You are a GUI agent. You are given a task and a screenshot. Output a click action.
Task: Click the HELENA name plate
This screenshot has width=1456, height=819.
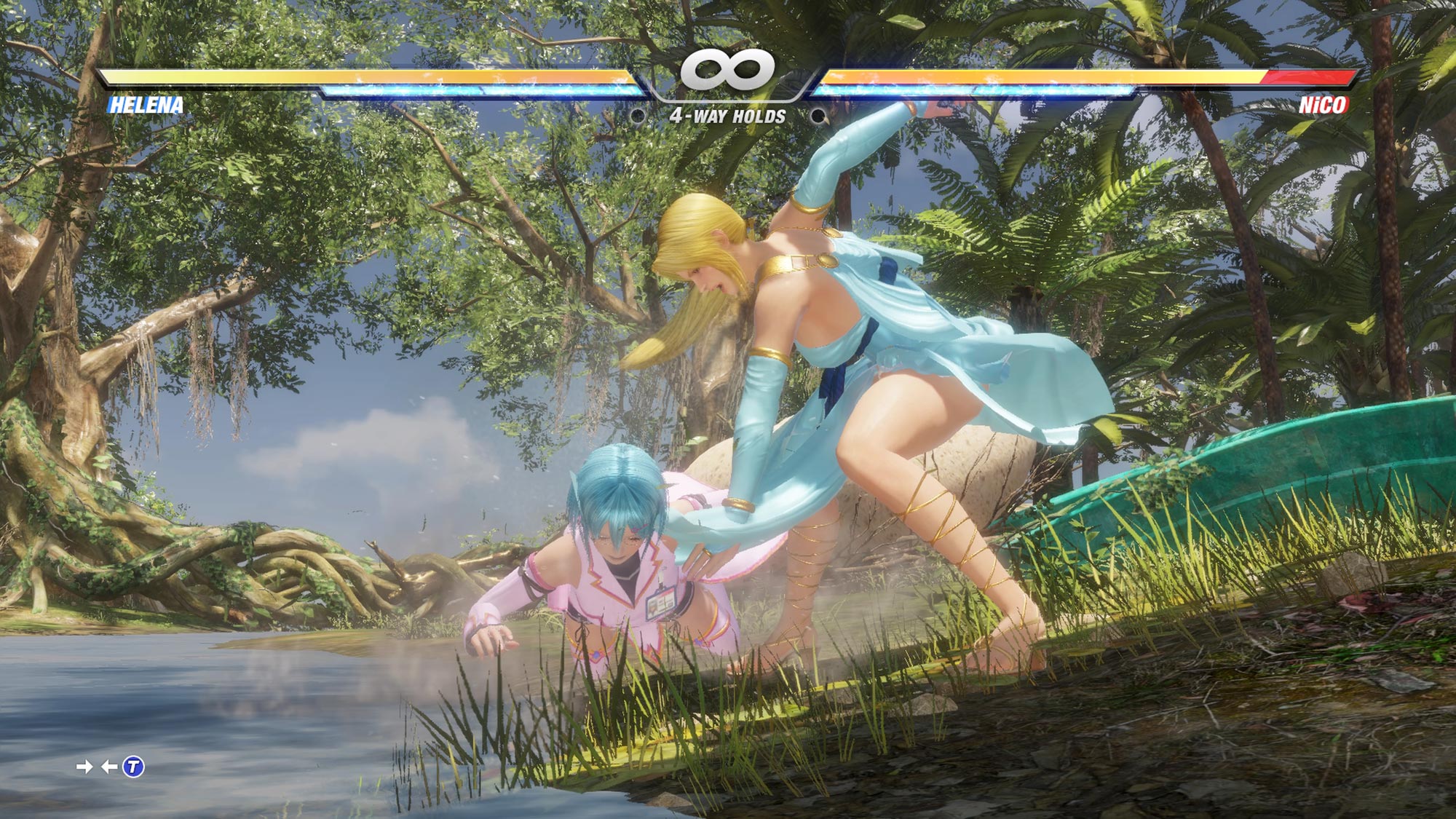pos(146,105)
